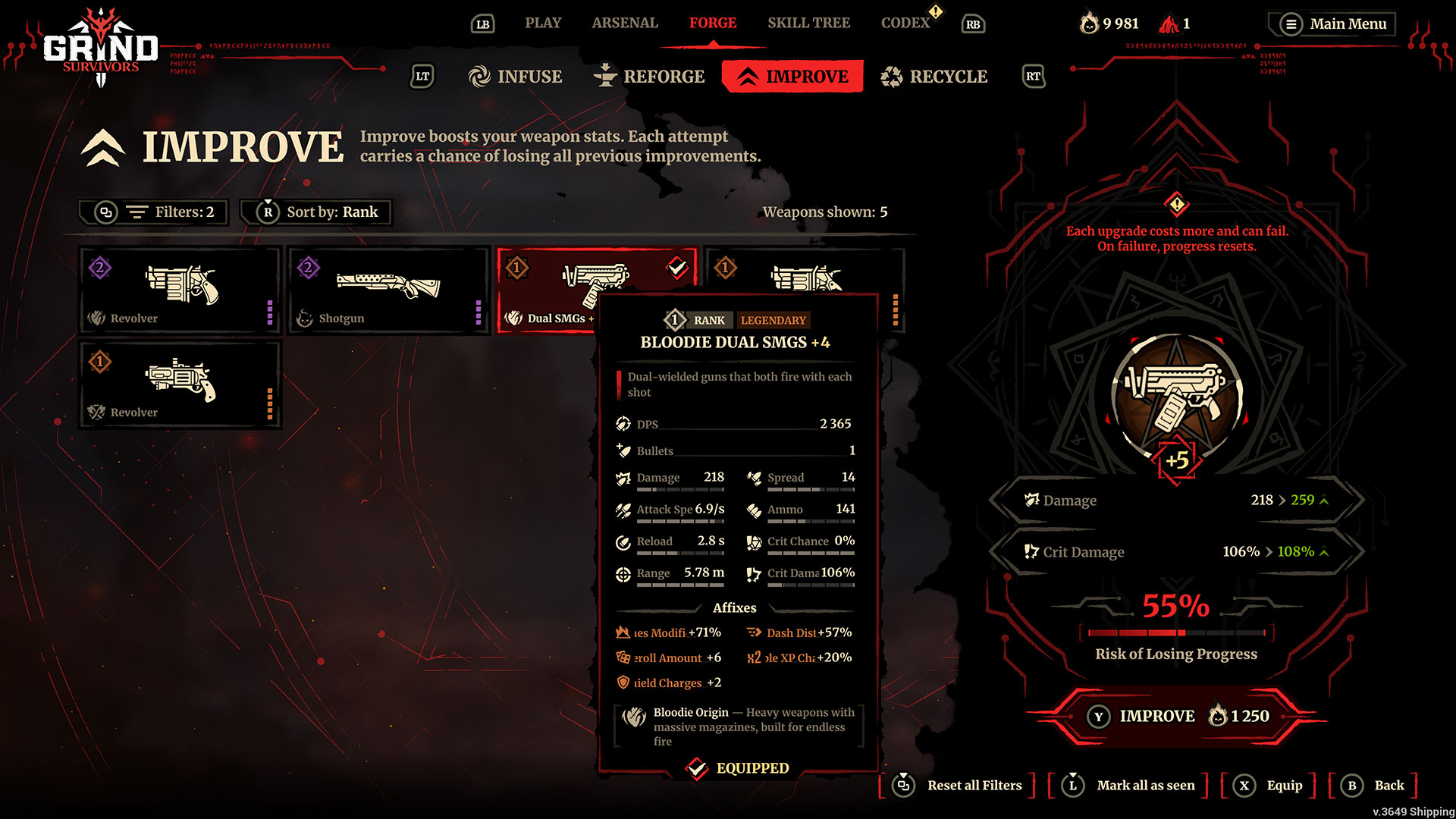Change the Sort by: Rank option
The width and height of the screenshot is (1456, 819).
(317, 212)
